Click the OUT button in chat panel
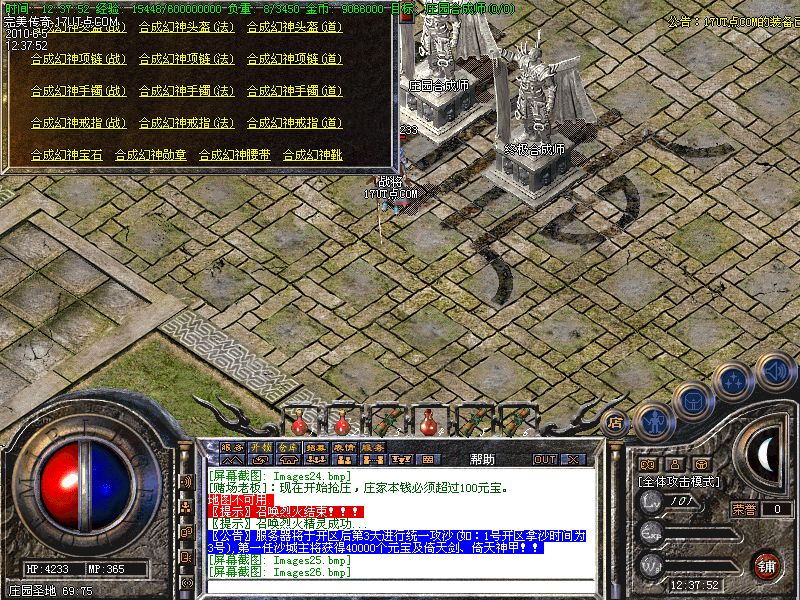800x600 pixels. coord(545,459)
